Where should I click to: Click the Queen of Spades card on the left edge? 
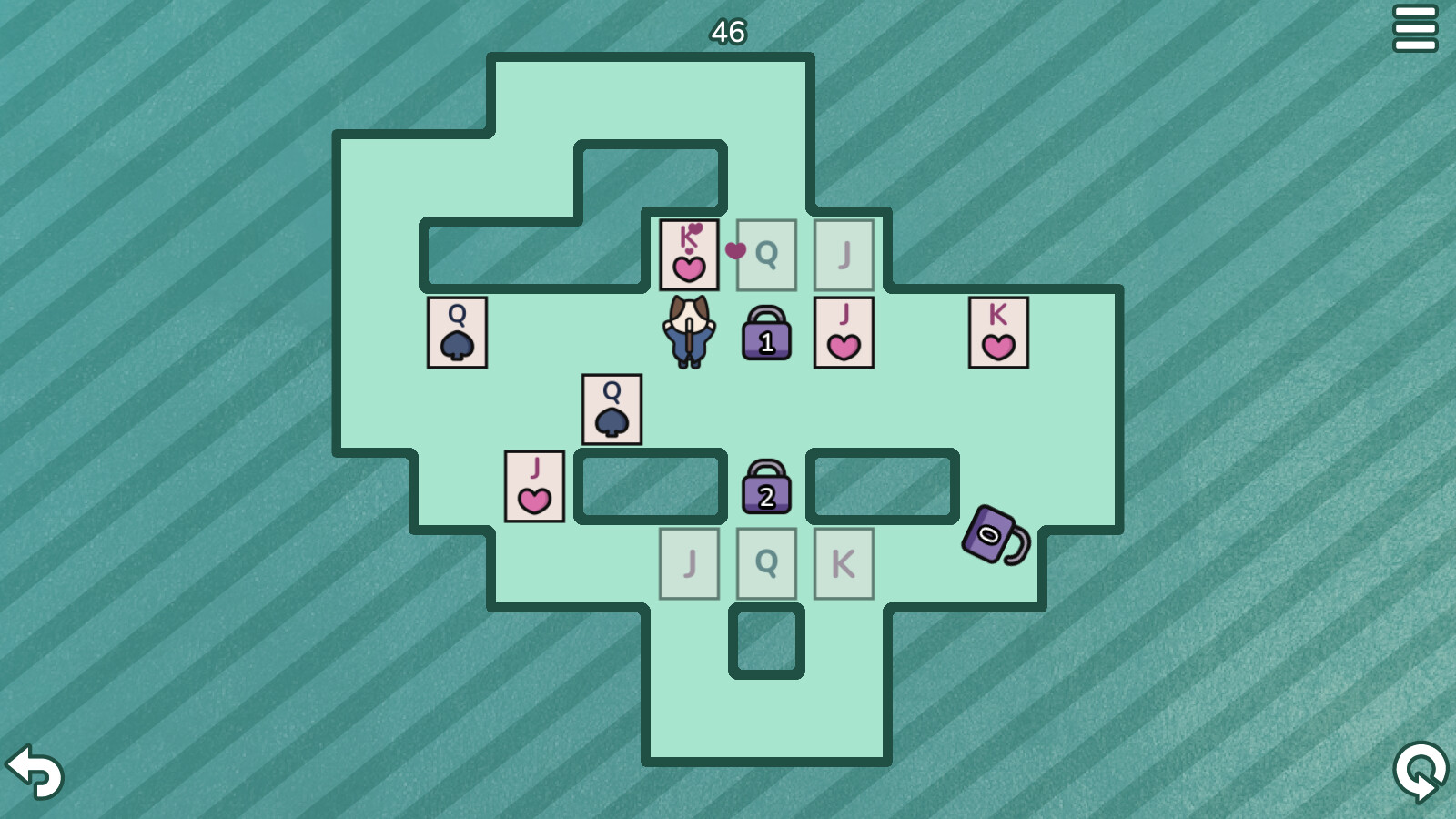(456, 334)
